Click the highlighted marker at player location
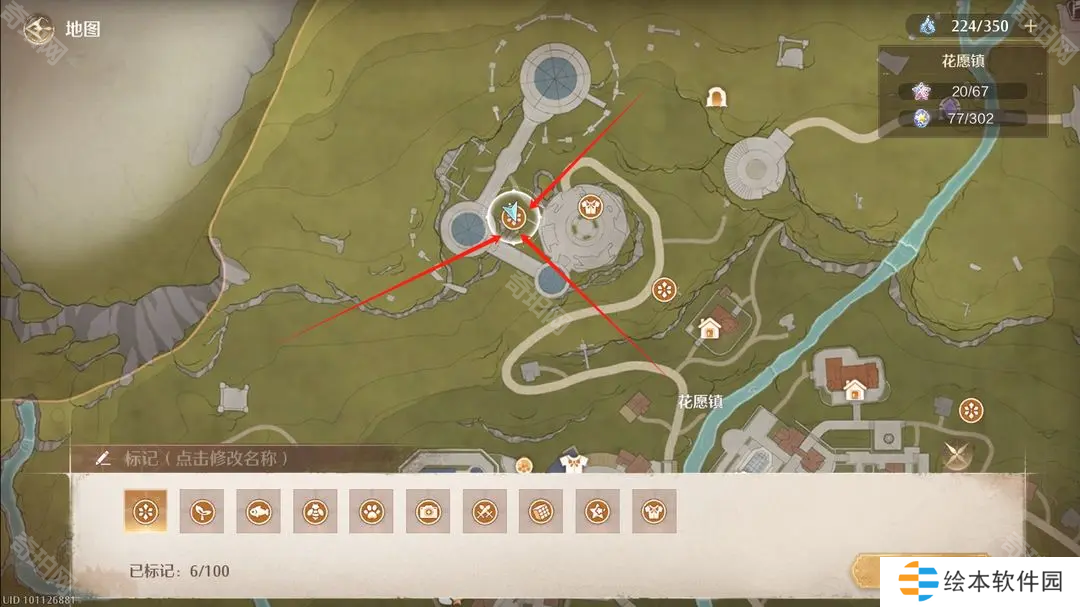1080x607 pixels. pos(513,215)
